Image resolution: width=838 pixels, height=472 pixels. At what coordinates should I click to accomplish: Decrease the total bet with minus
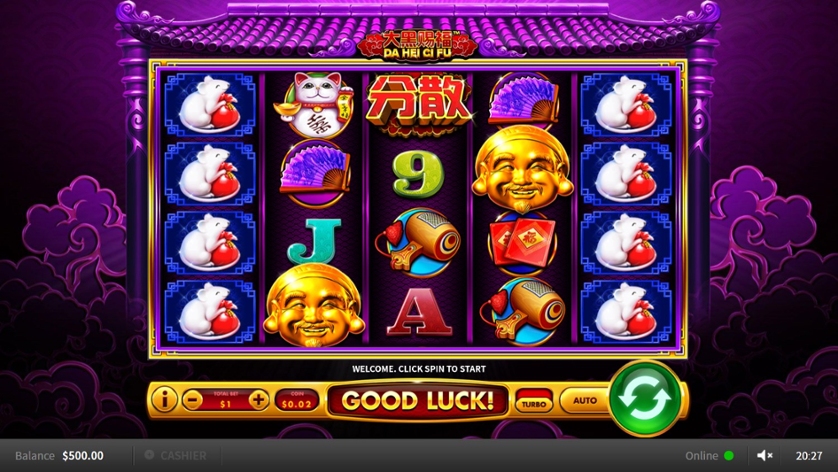194,401
